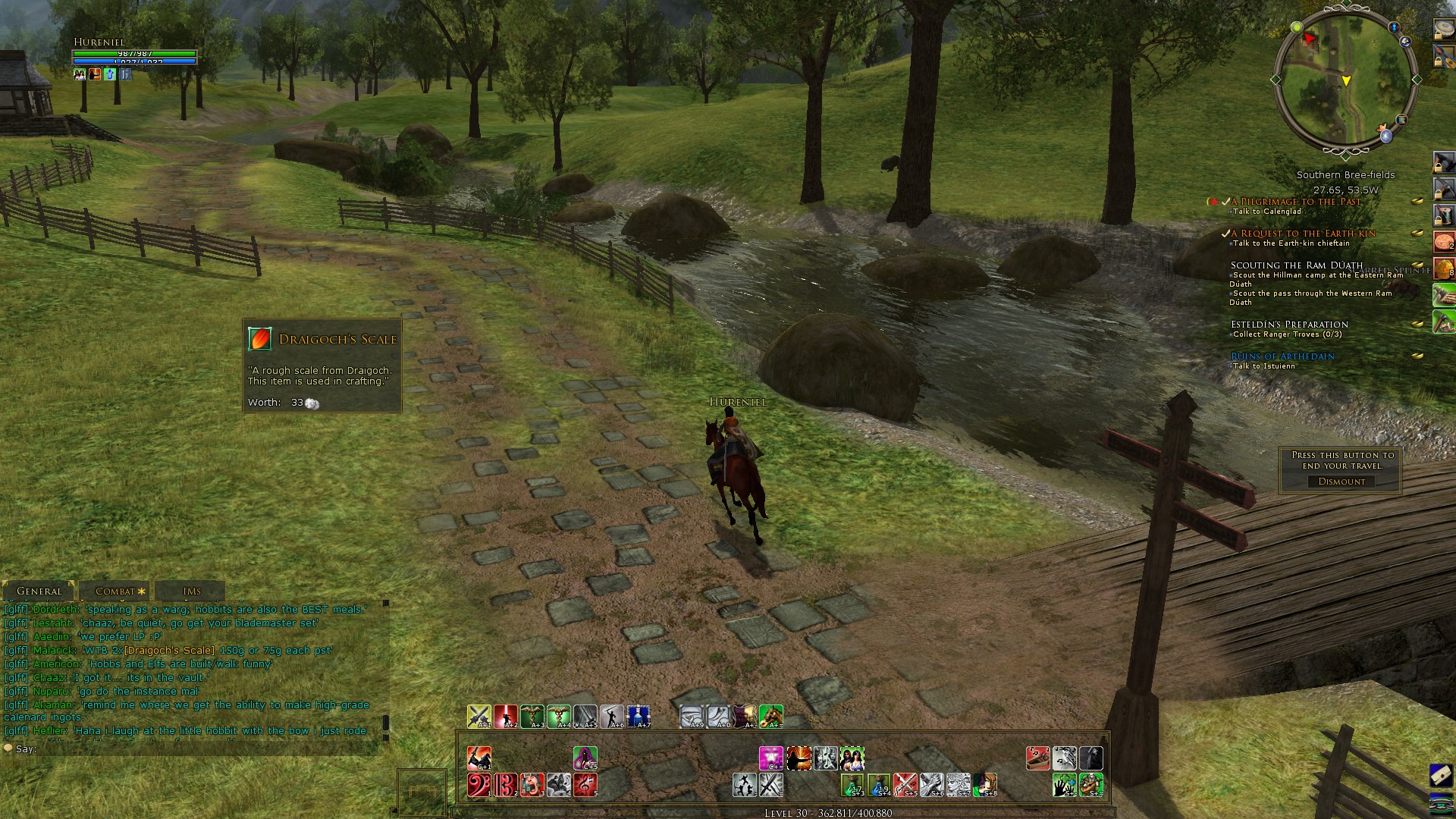Image resolution: width=1456 pixels, height=819 pixels.
Task: Select the A Pilgrimage to the Past quest
Action: click(x=1296, y=202)
